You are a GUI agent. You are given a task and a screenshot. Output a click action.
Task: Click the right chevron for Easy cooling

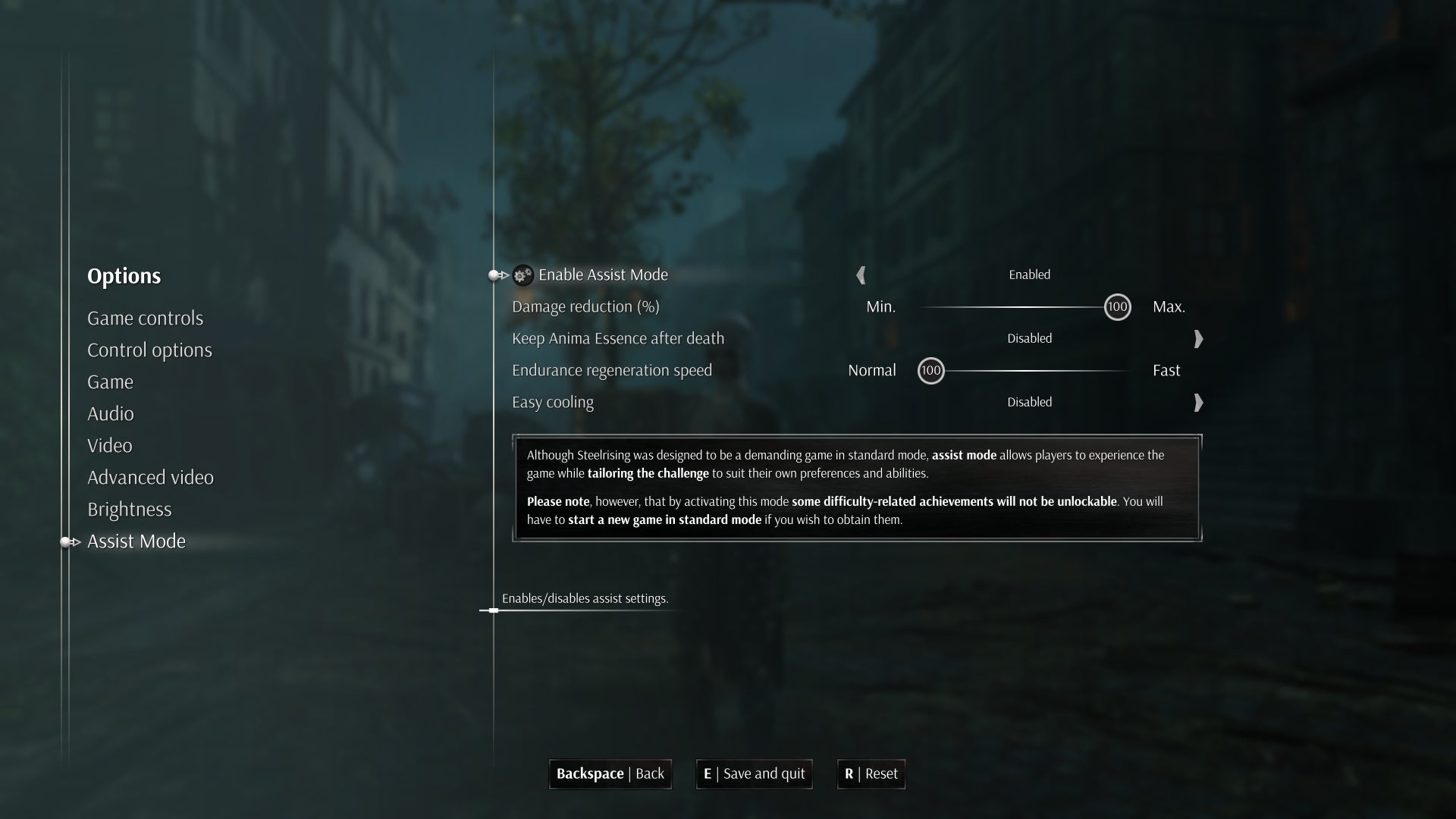1198,403
